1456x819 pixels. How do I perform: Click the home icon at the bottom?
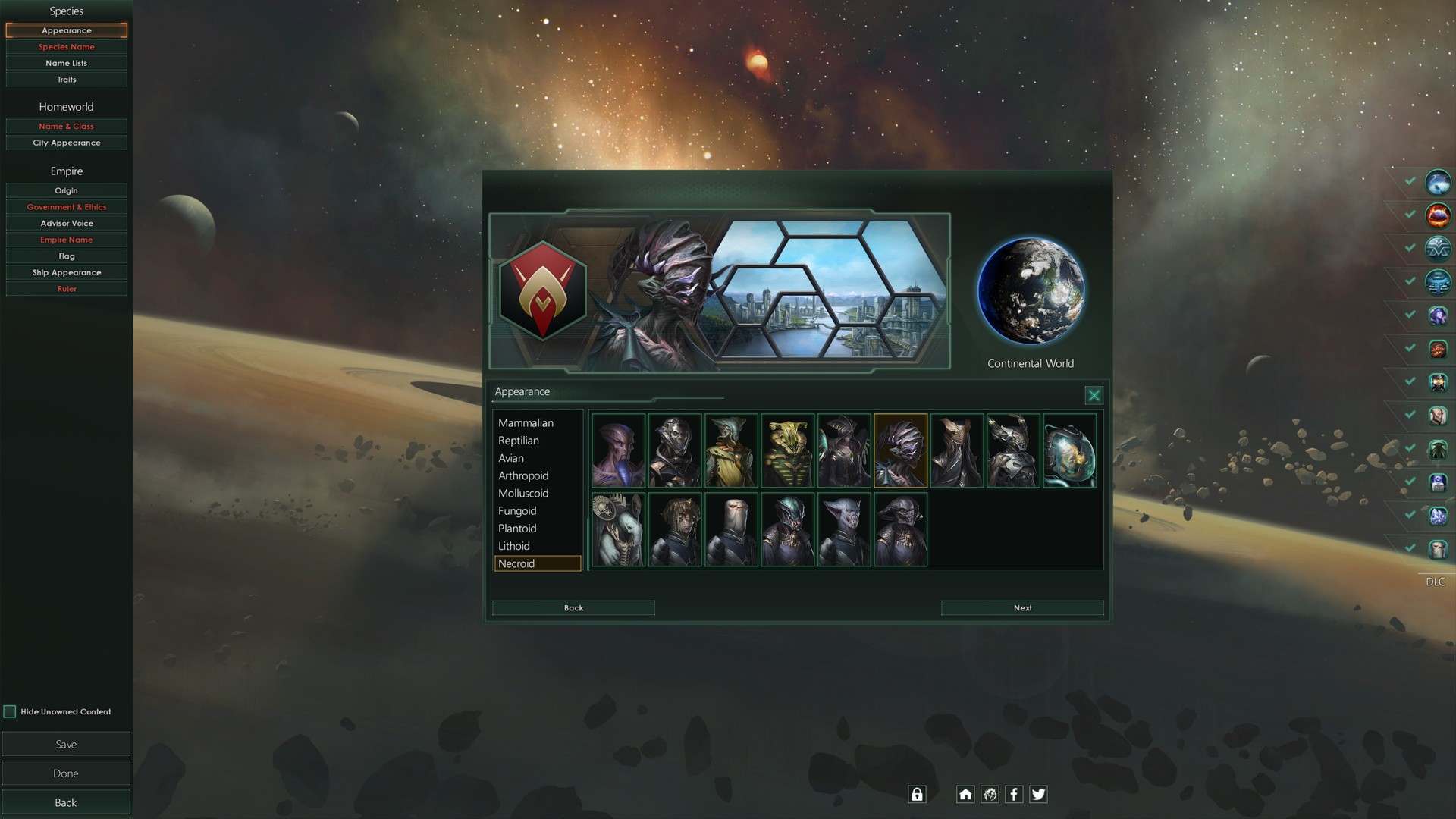(965, 794)
